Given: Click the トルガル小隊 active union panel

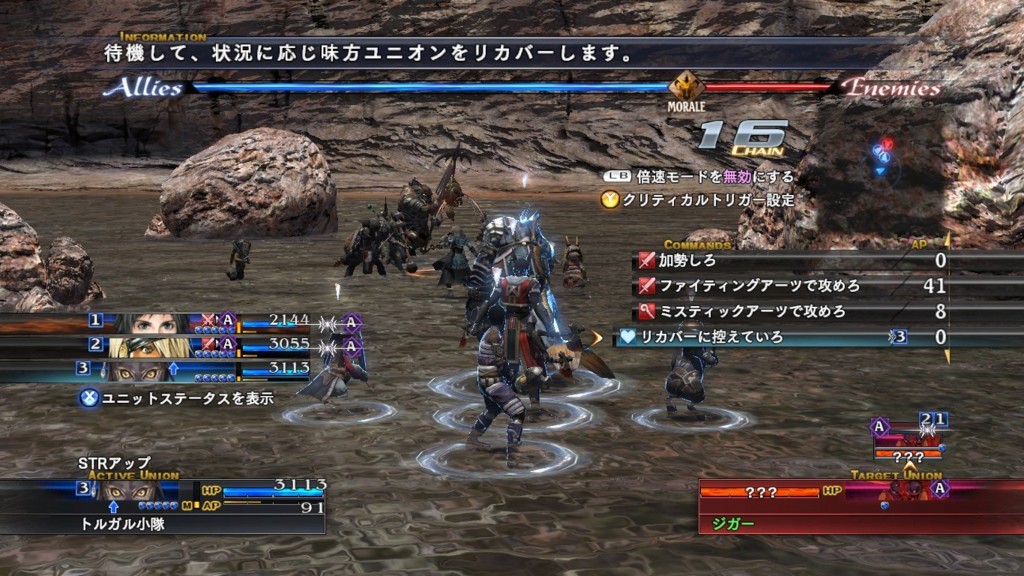Looking at the screenshot, I should tap(165, 505).
